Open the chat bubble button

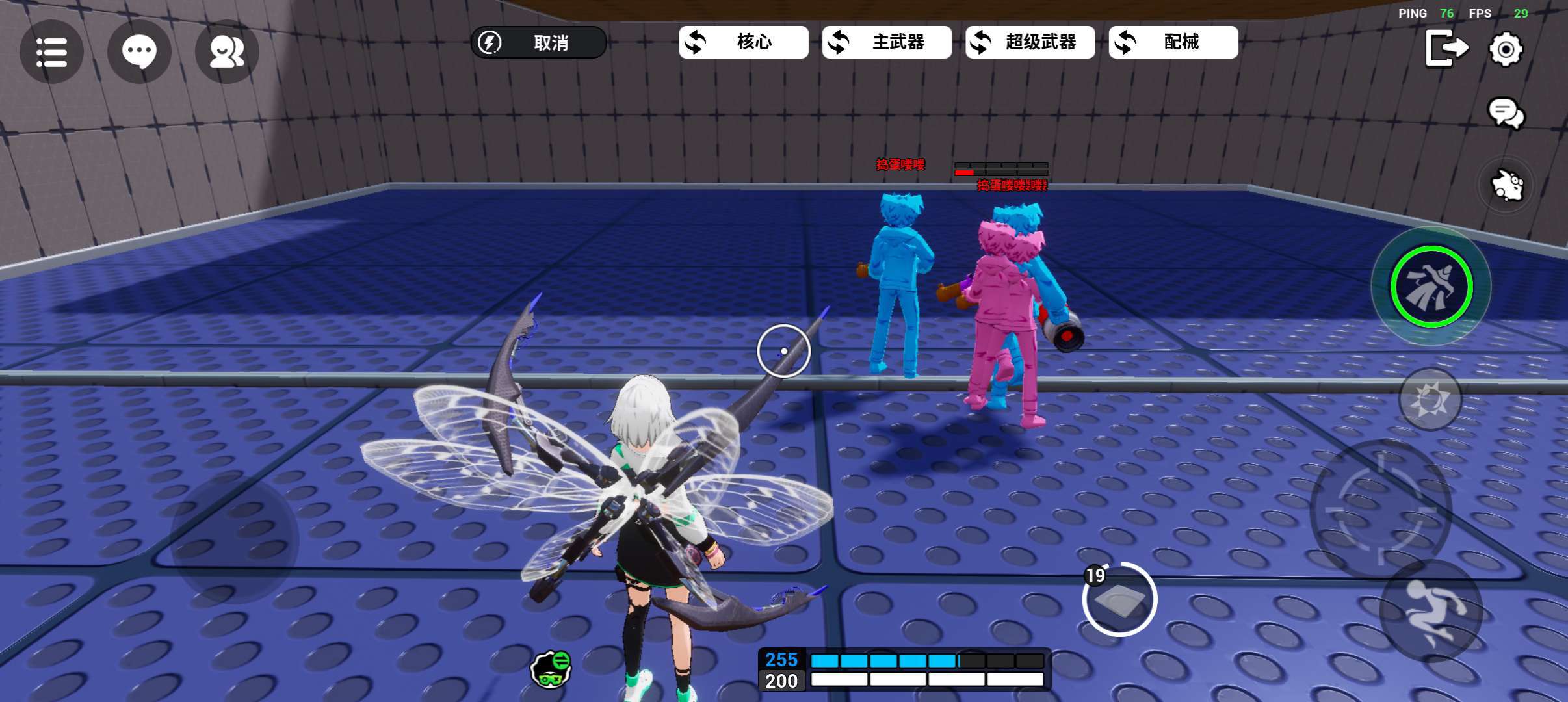(x=139, y=51)
